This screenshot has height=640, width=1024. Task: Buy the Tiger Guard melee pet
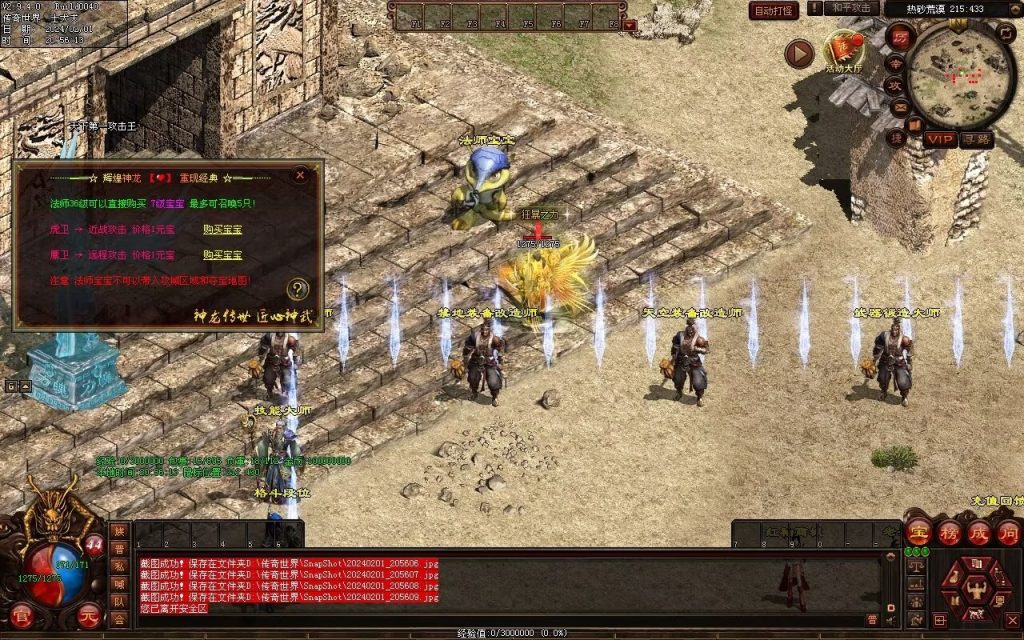(x=222, y=229)
